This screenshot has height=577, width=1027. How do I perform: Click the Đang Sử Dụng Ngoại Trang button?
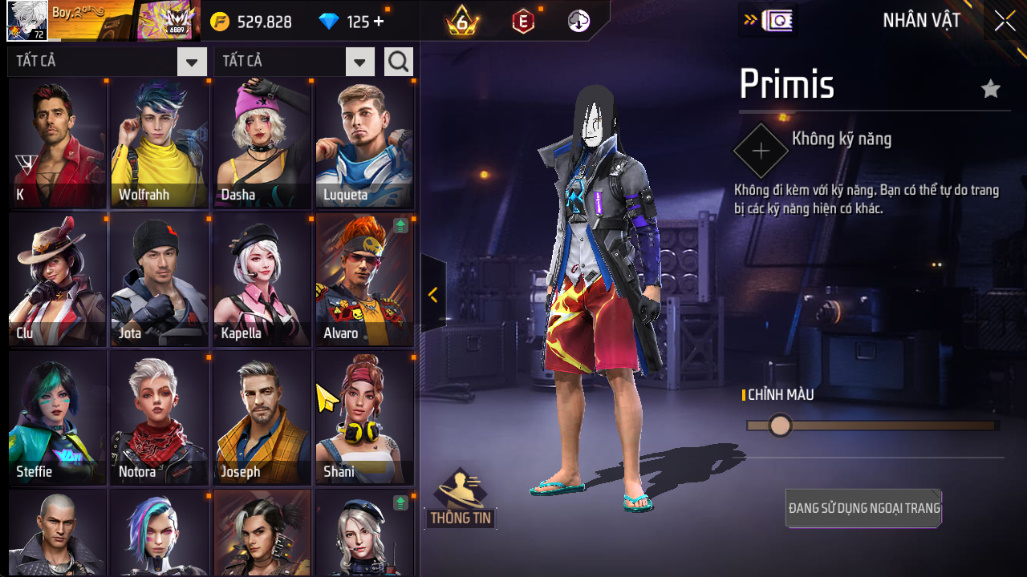(863, 508)
